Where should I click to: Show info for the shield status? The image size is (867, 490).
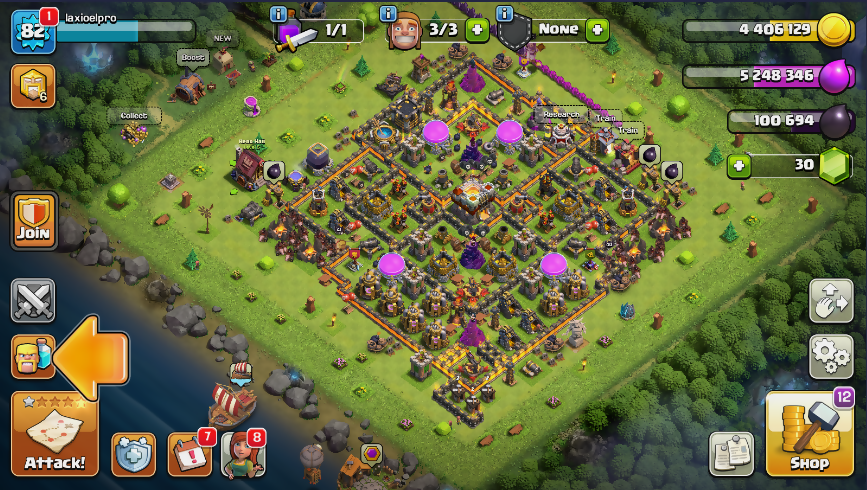tap(504, 13)
